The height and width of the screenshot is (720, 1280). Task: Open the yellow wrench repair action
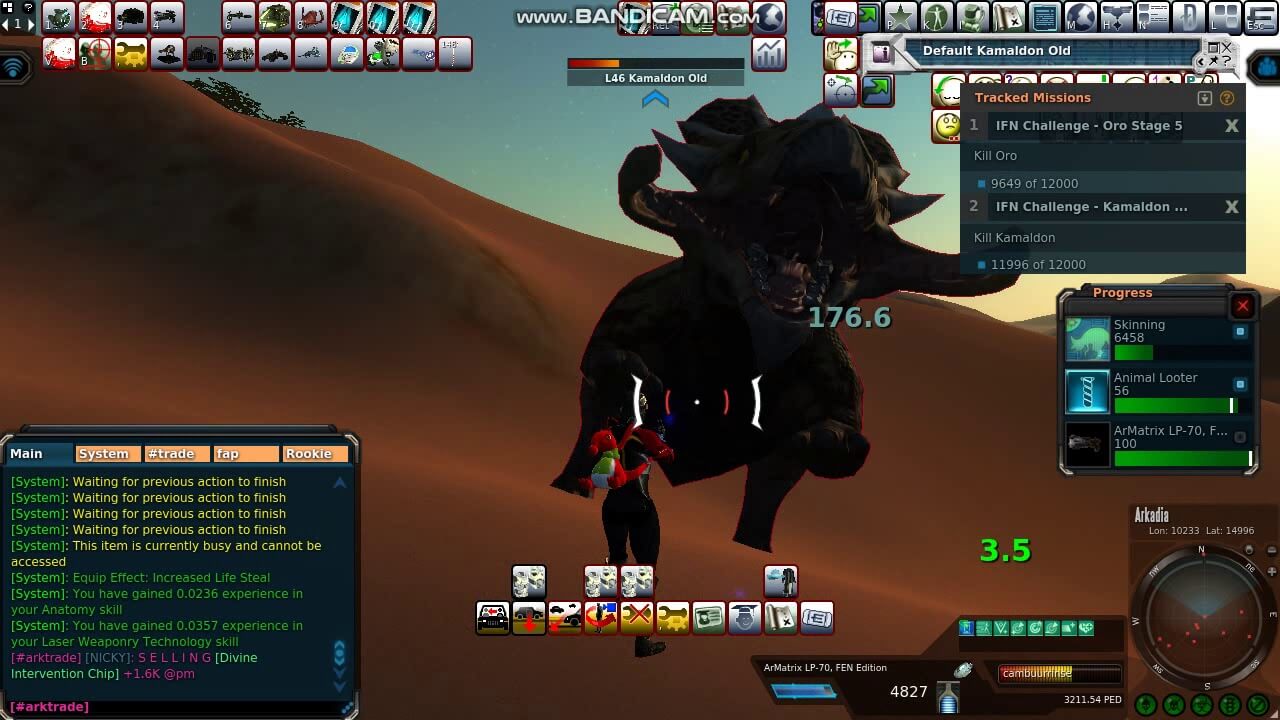point(673,617)
